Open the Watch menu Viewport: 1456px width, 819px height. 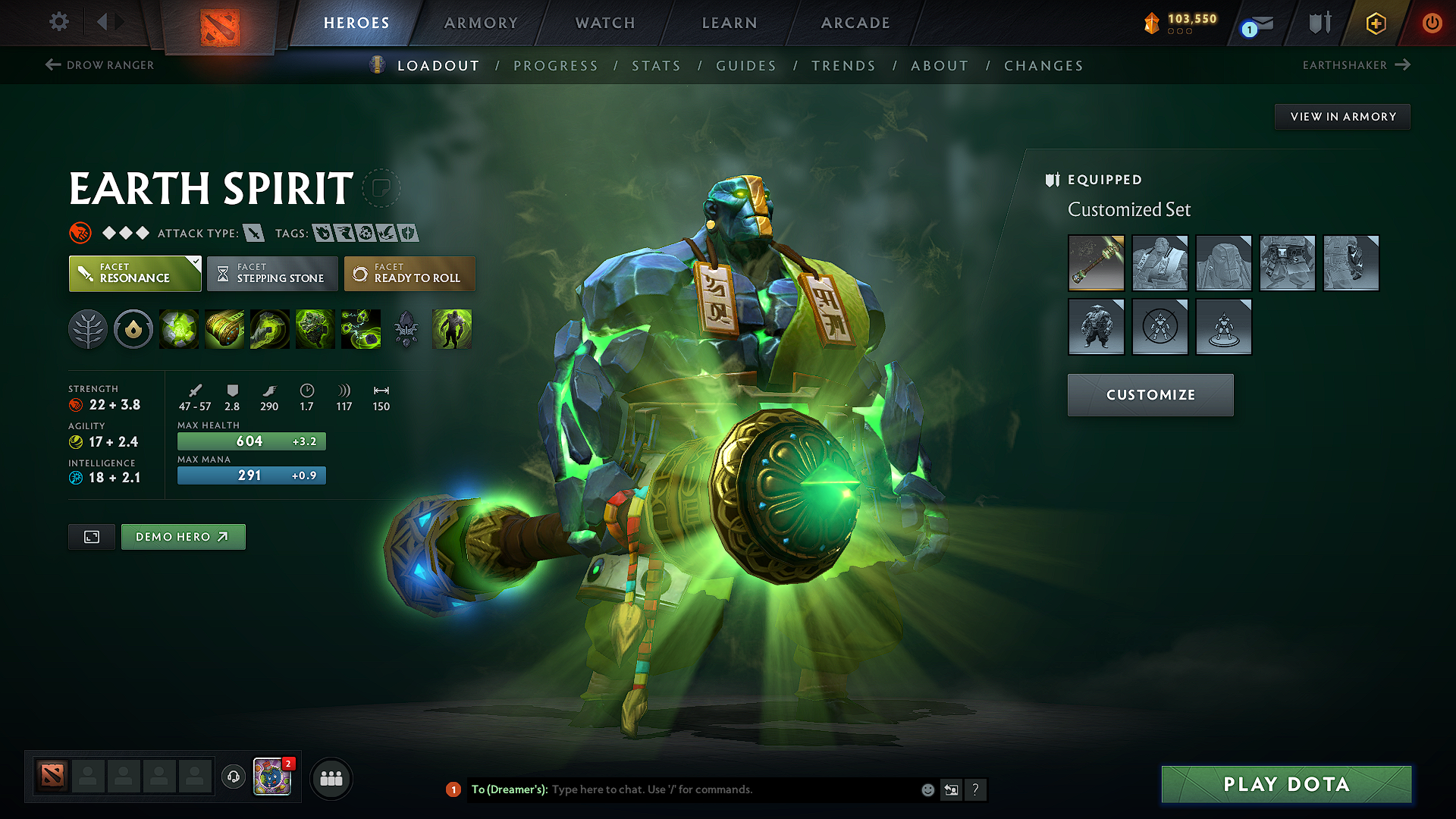pos(604,23)
